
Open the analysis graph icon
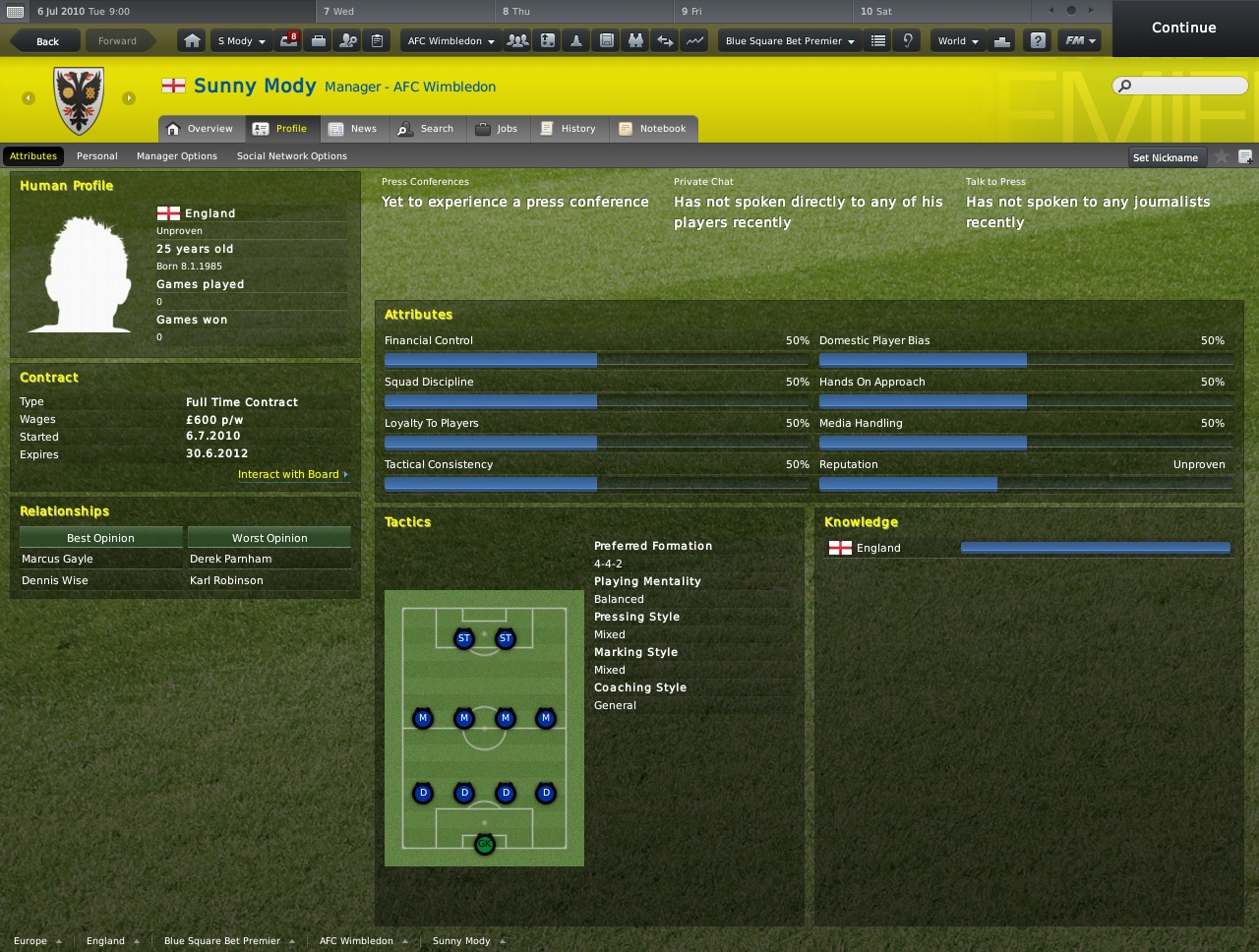(x=694, y=40)
